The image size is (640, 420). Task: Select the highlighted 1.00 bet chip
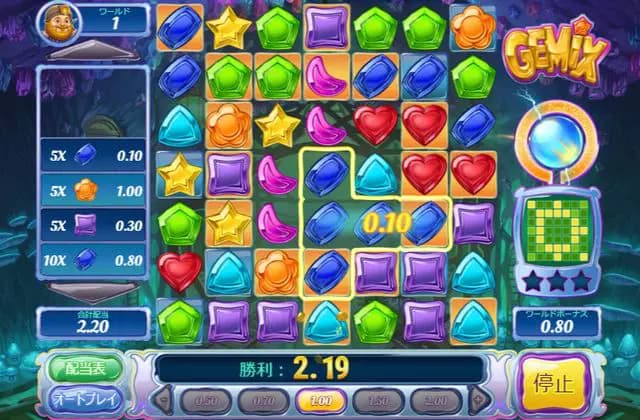tap(322, 400)
